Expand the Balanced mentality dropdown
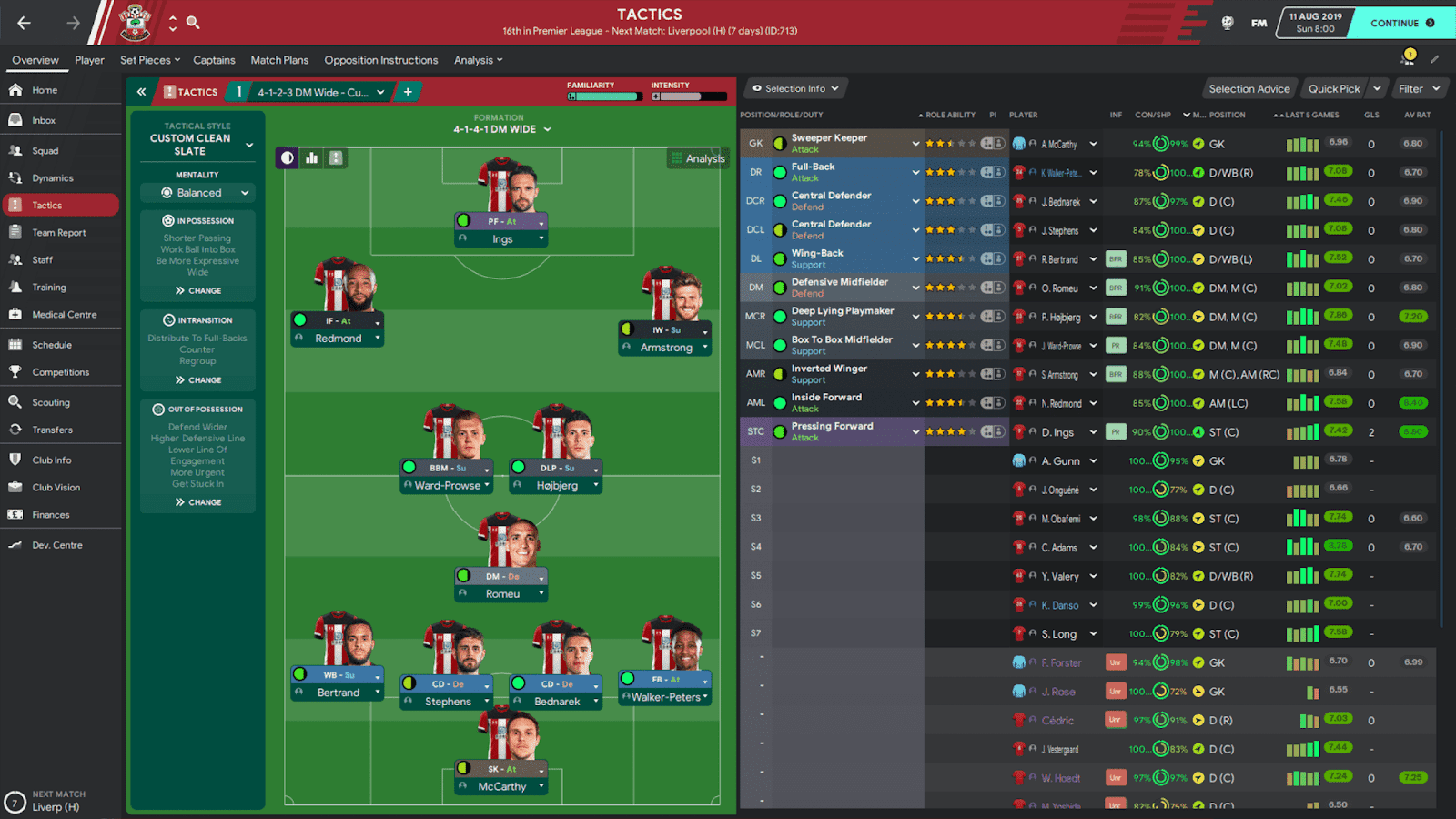 pyautogui.click(x=197, y=192)
